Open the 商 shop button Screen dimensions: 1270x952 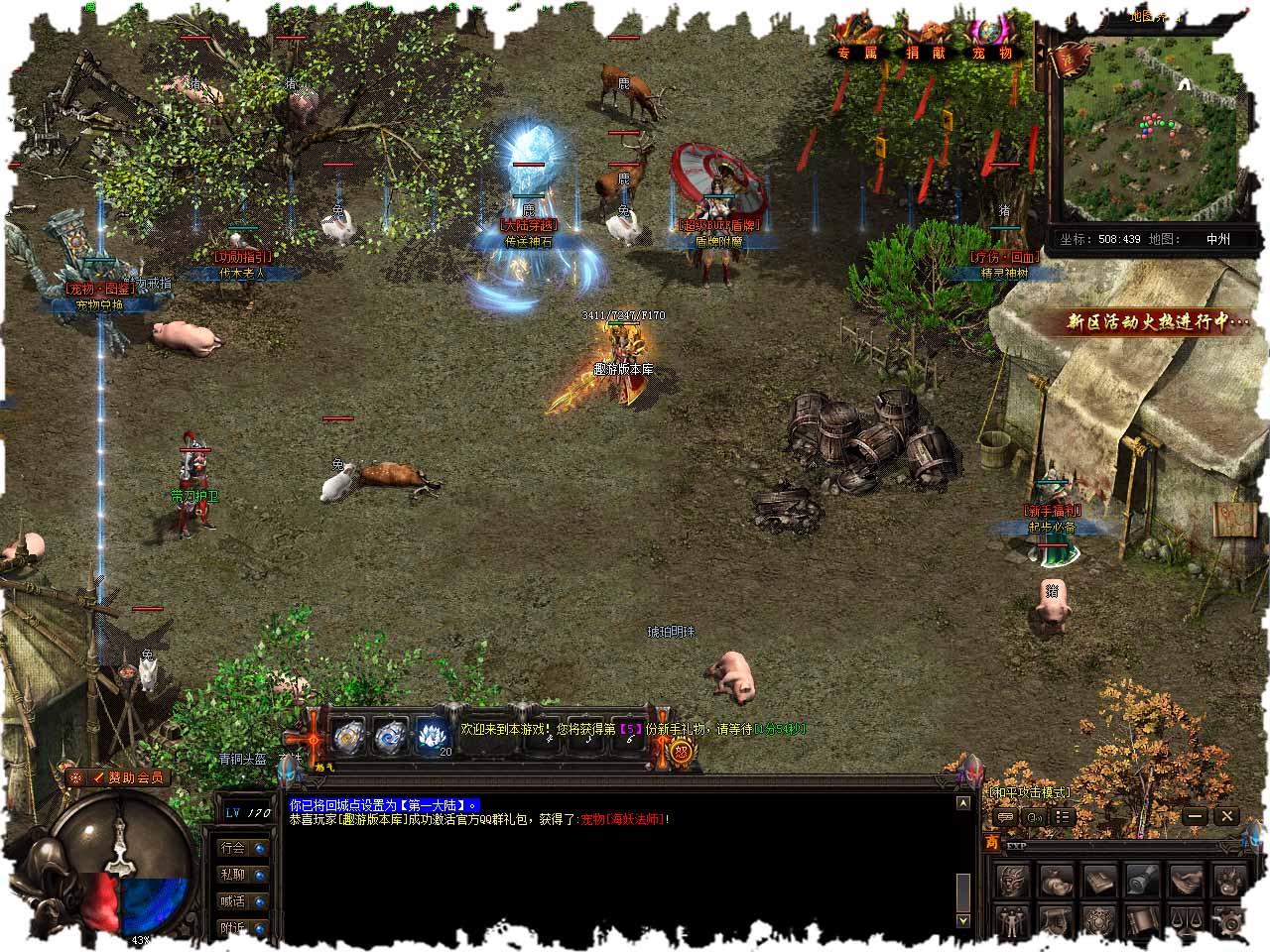coord(991,844)
